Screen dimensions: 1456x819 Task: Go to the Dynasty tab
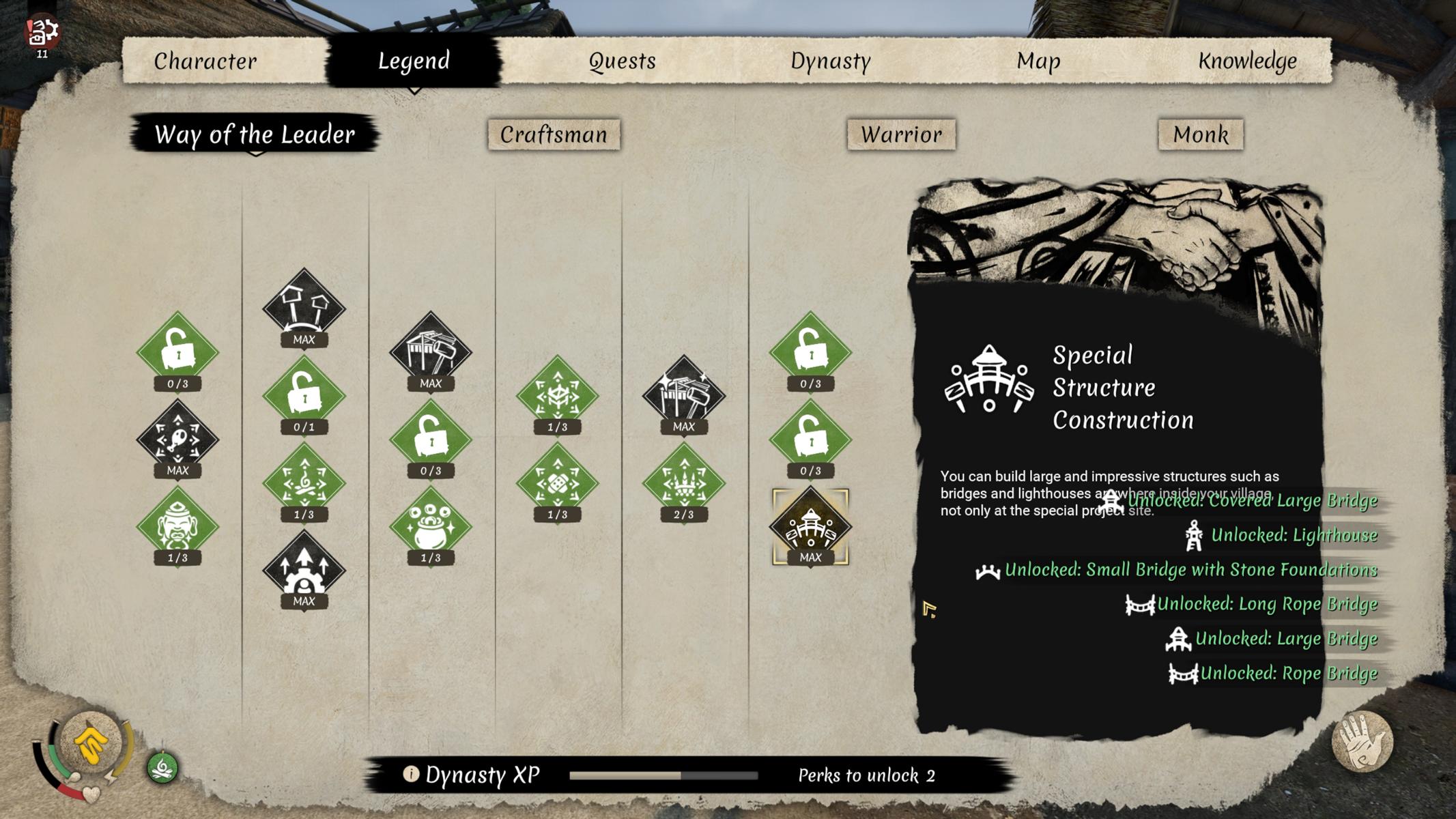tap(830, 61)
